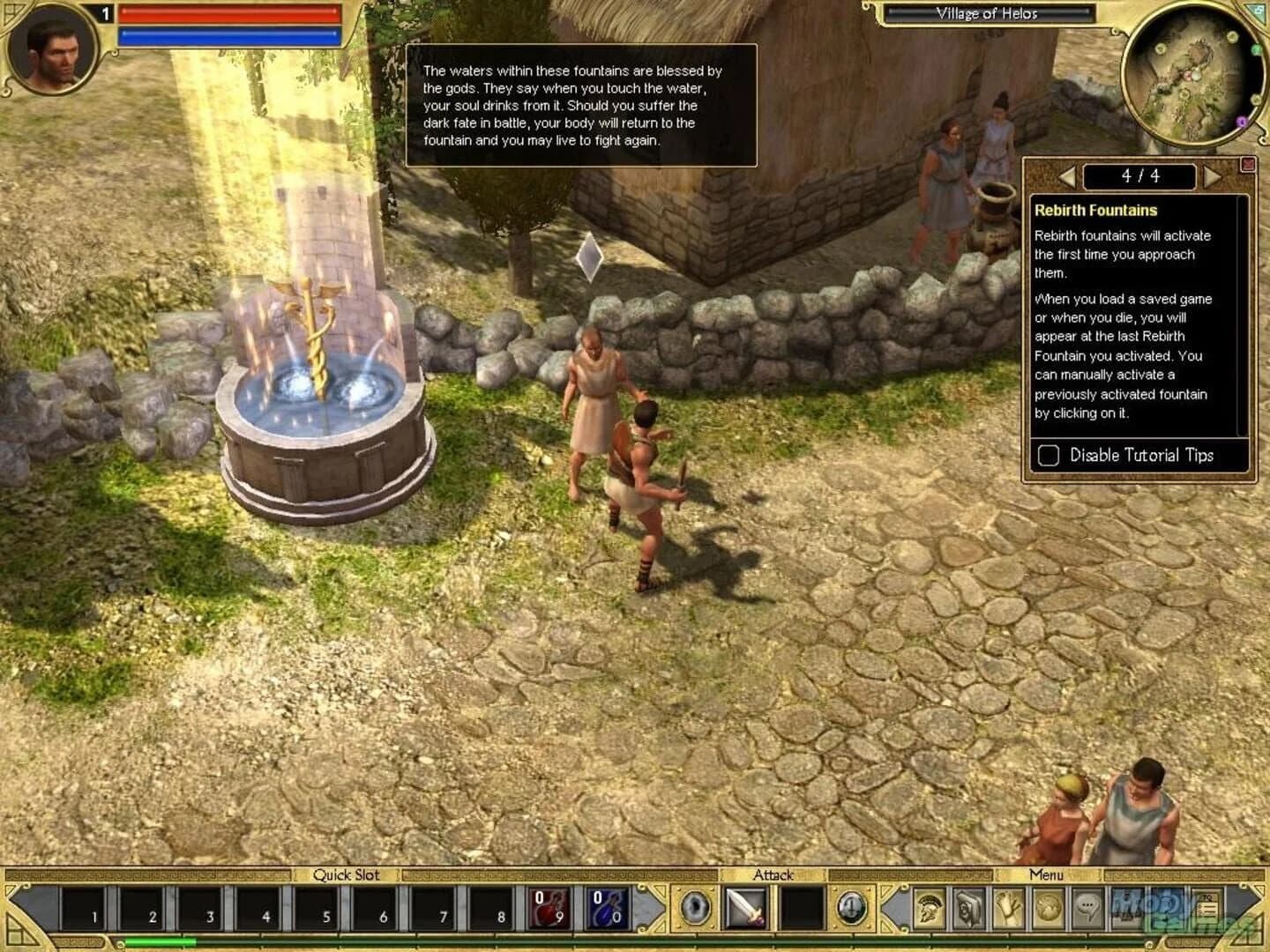
Task: Enable the Disable Tutorial Tips checkbox
Action: 1049,455
